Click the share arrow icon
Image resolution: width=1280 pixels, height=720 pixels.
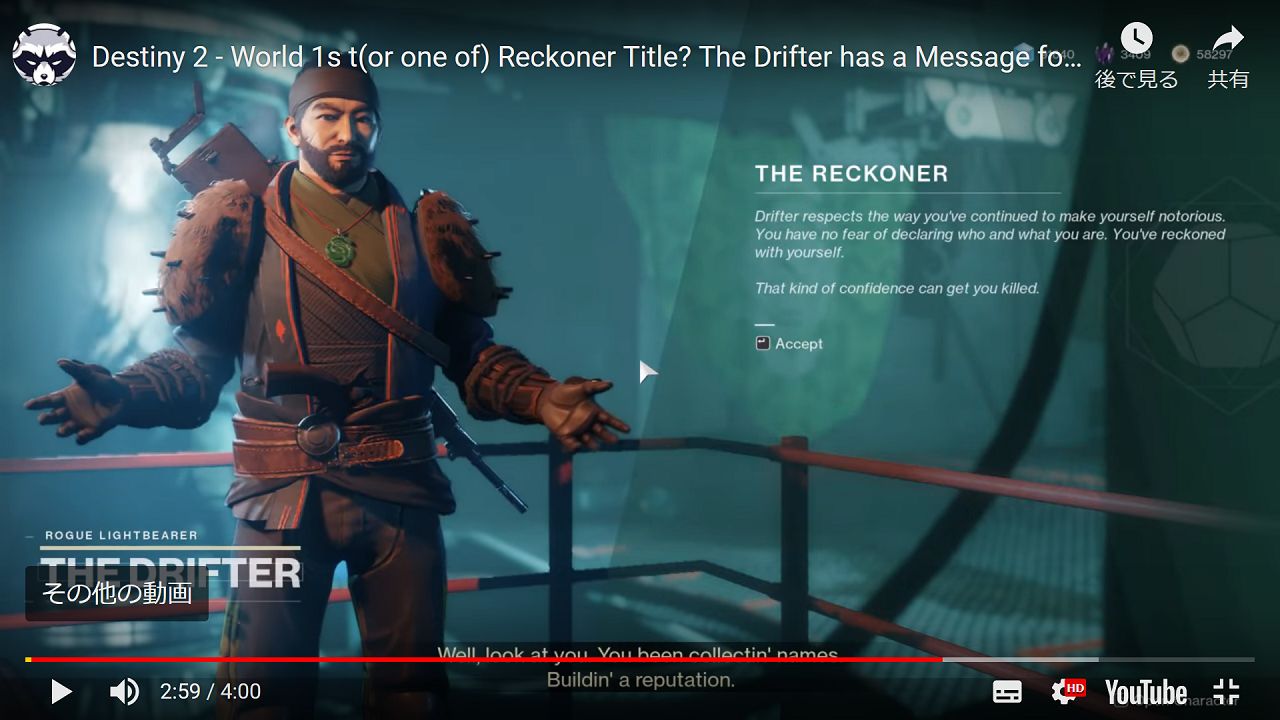[1228, 38]
